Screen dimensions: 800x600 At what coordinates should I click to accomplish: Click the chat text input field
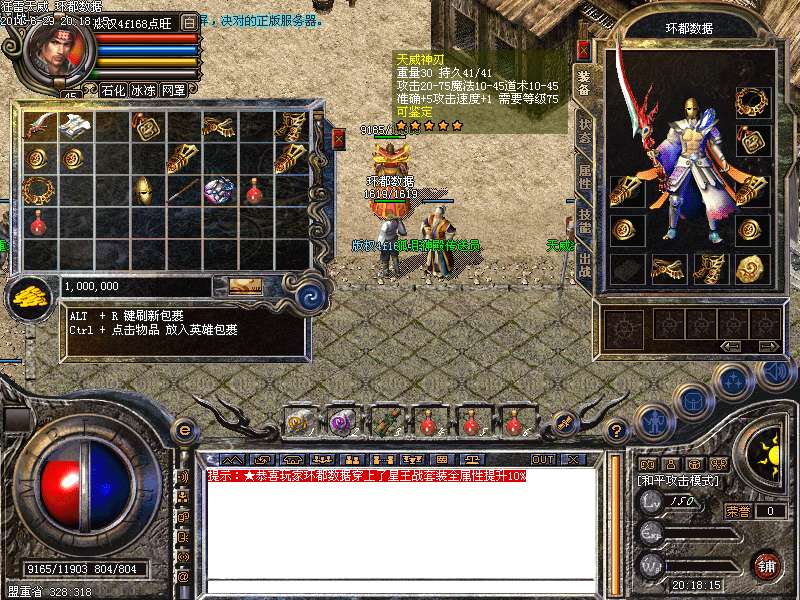(400, 585)
